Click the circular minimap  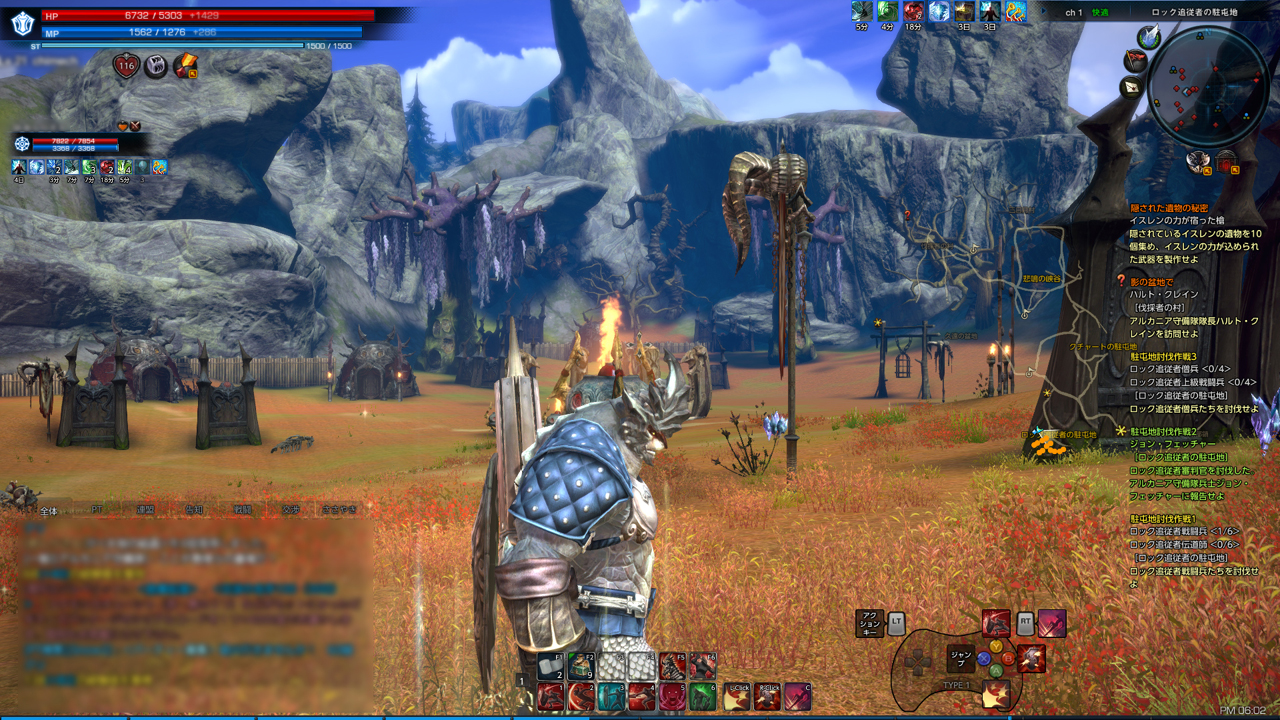1208,84
